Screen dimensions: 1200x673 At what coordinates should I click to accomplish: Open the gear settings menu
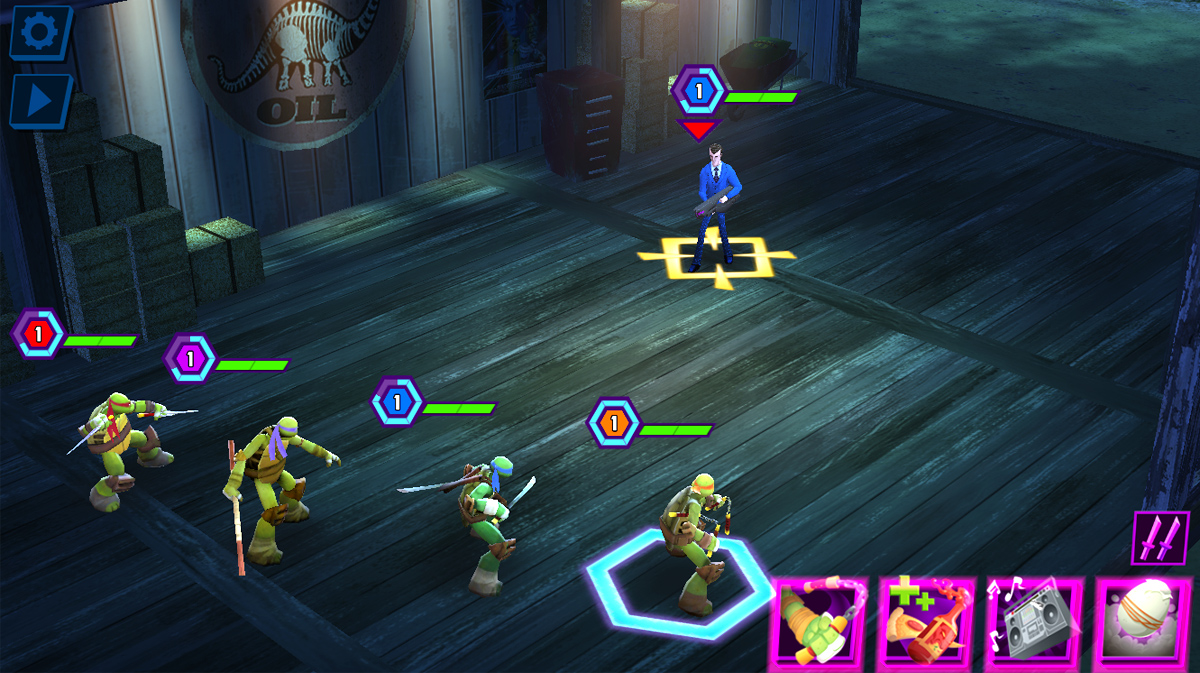click(40, 32)
